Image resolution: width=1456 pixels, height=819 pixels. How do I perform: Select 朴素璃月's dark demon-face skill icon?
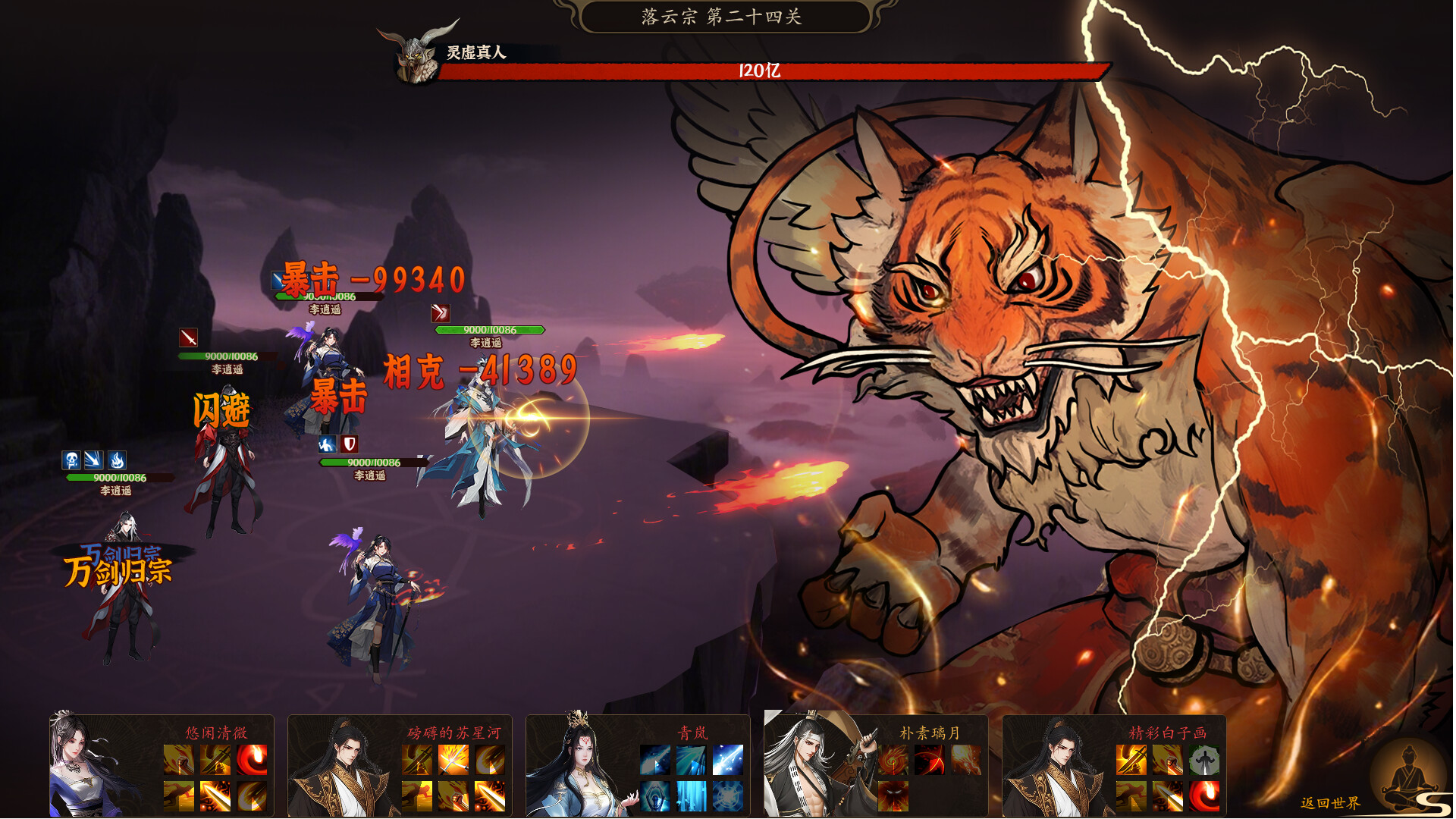coord(893,797)
